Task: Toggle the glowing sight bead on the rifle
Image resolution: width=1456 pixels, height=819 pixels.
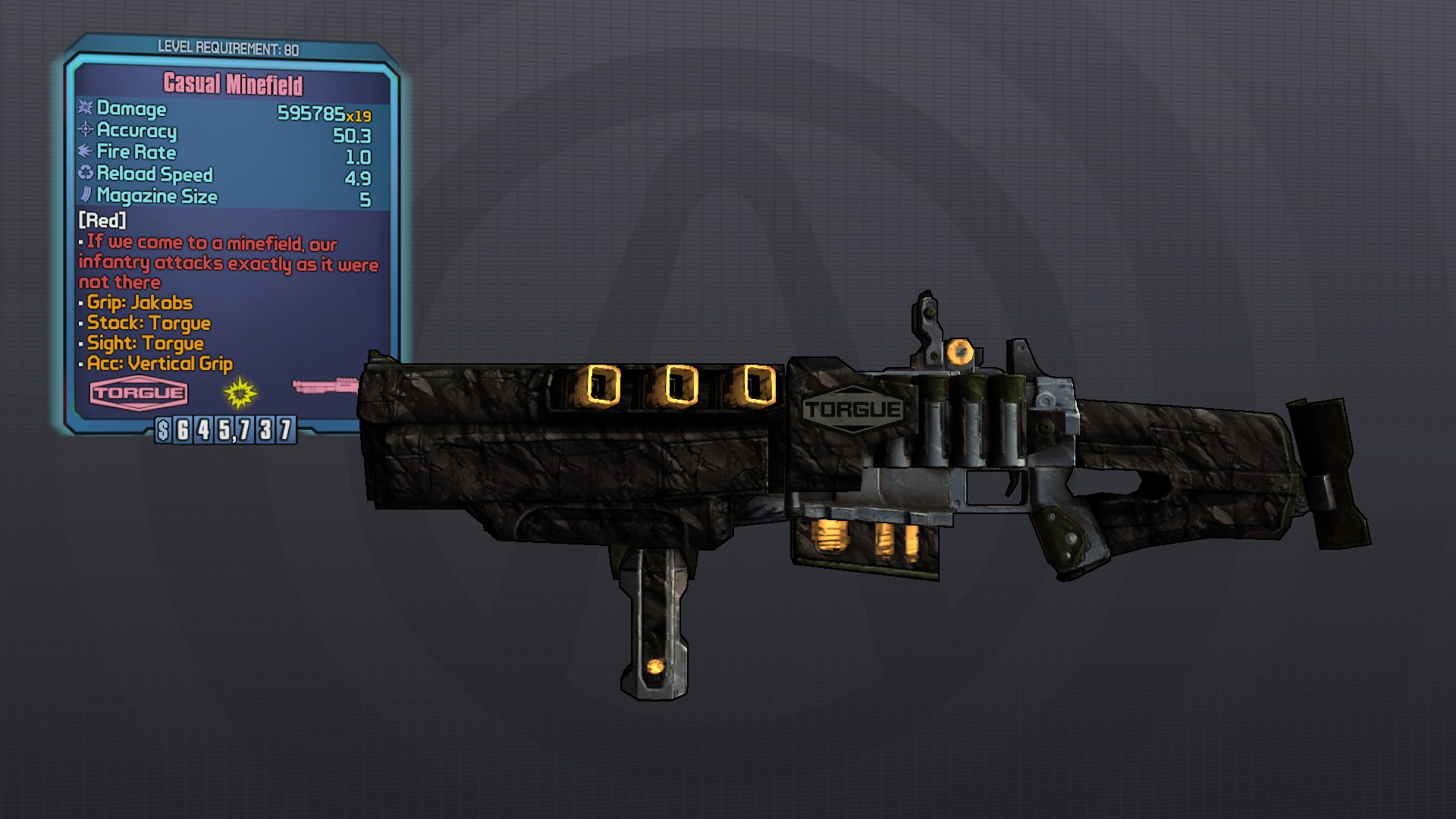Action: (x=962, y=351)
